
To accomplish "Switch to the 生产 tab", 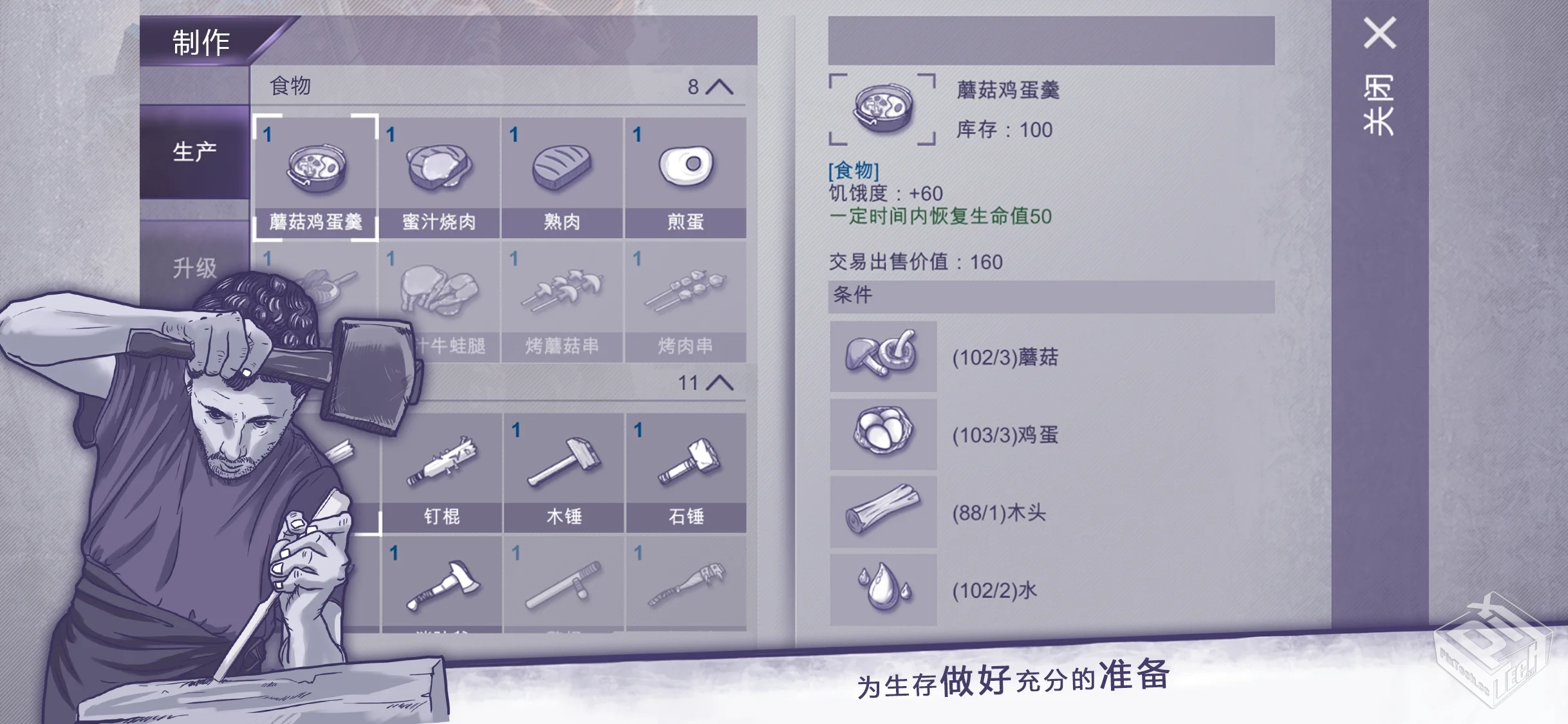I will pyautogui.click(x=194, y=151).
